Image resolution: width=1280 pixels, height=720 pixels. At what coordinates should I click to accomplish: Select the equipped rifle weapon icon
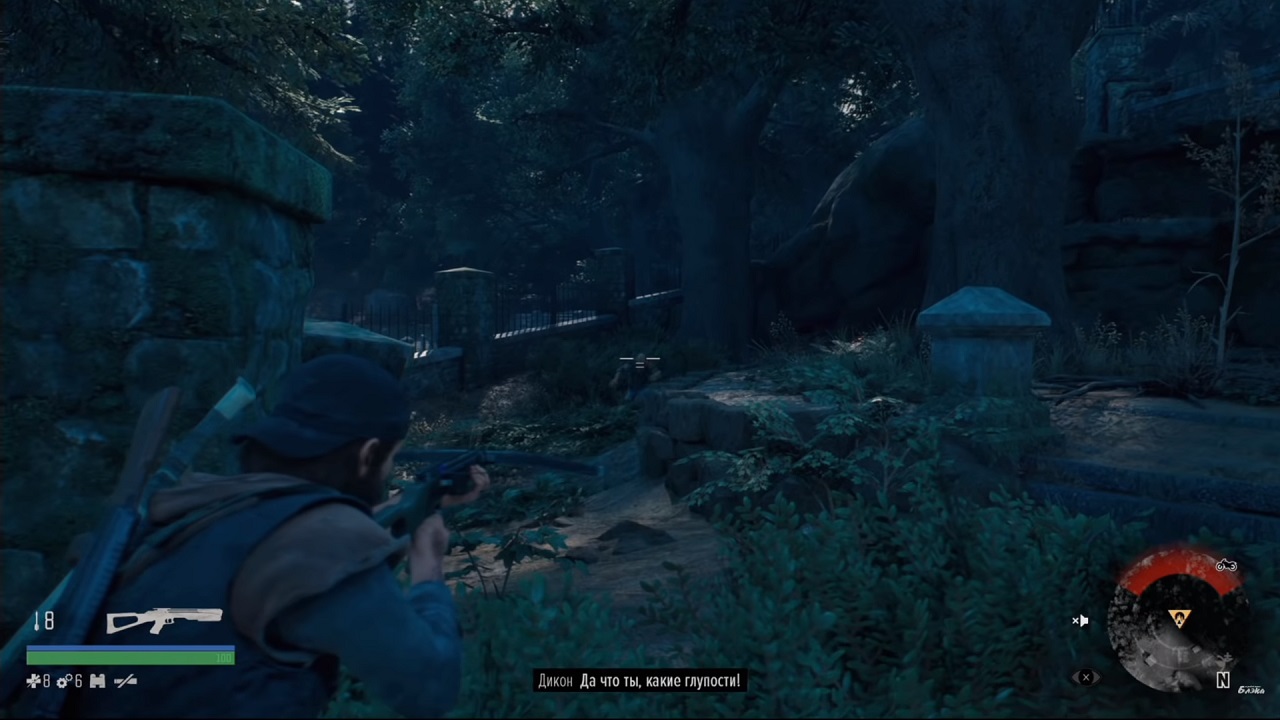[x=165, y=620]
